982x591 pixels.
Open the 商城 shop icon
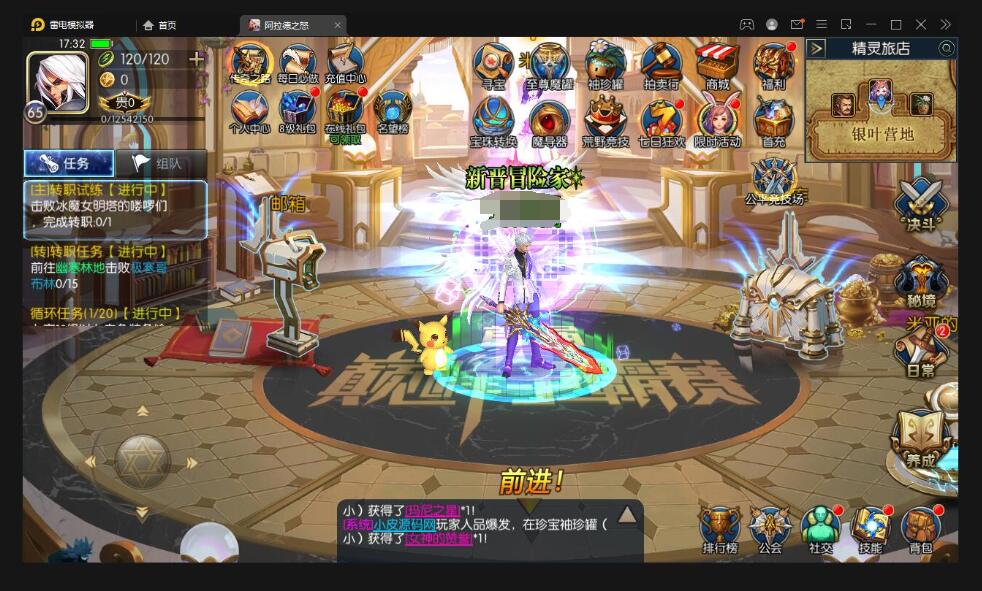coord(717,64)
